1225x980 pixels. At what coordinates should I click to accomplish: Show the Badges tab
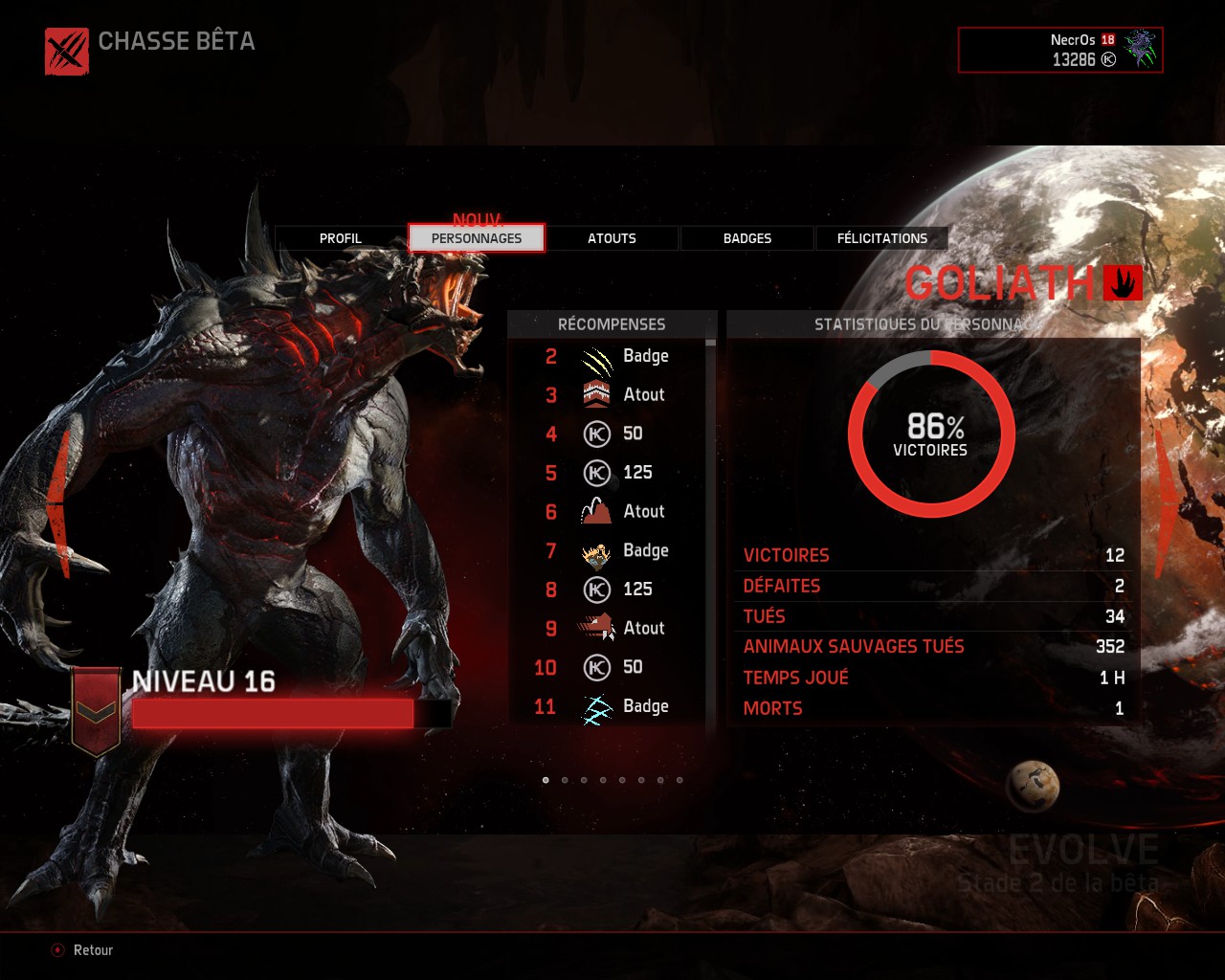tap(746, 238)
